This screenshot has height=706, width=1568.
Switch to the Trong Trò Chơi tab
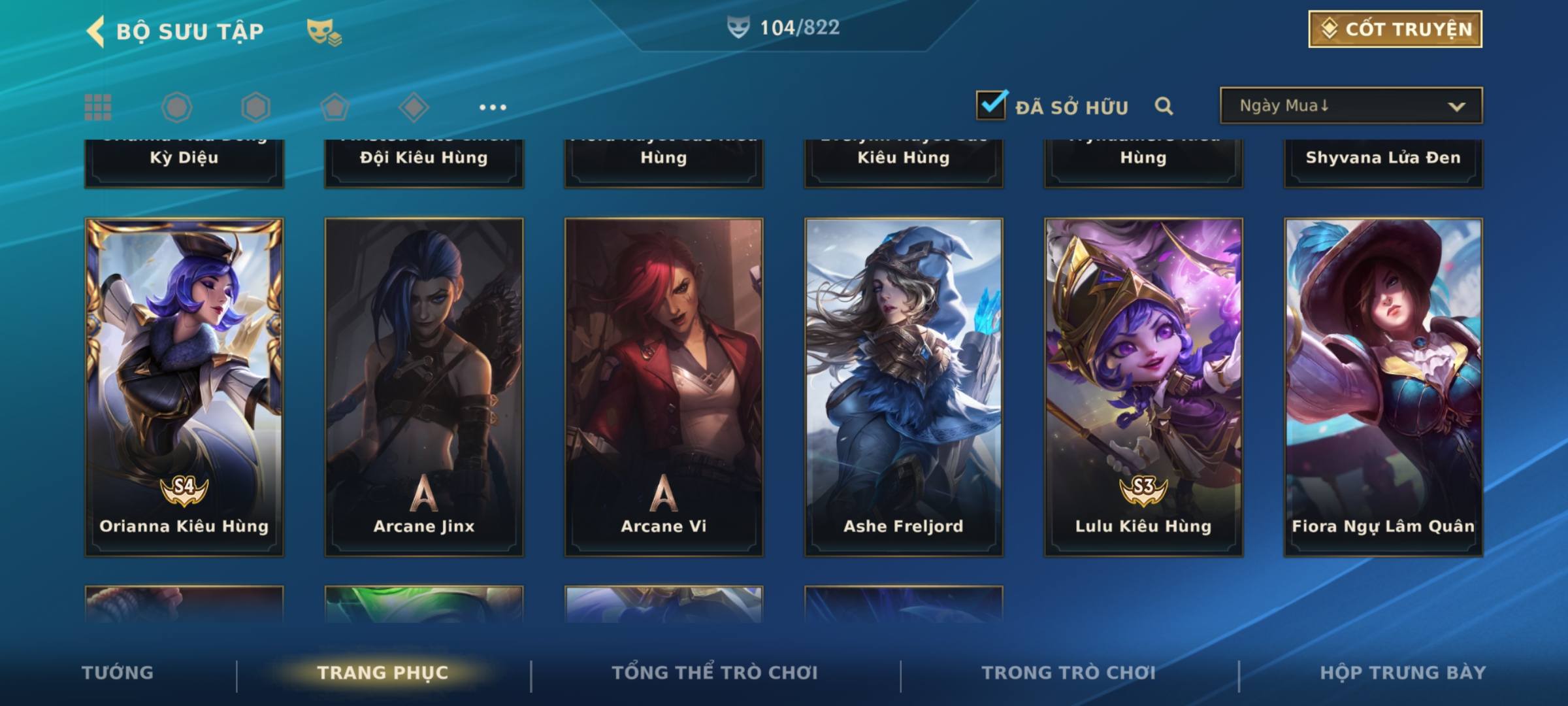pyautogui.click(x=1069, y=673)
